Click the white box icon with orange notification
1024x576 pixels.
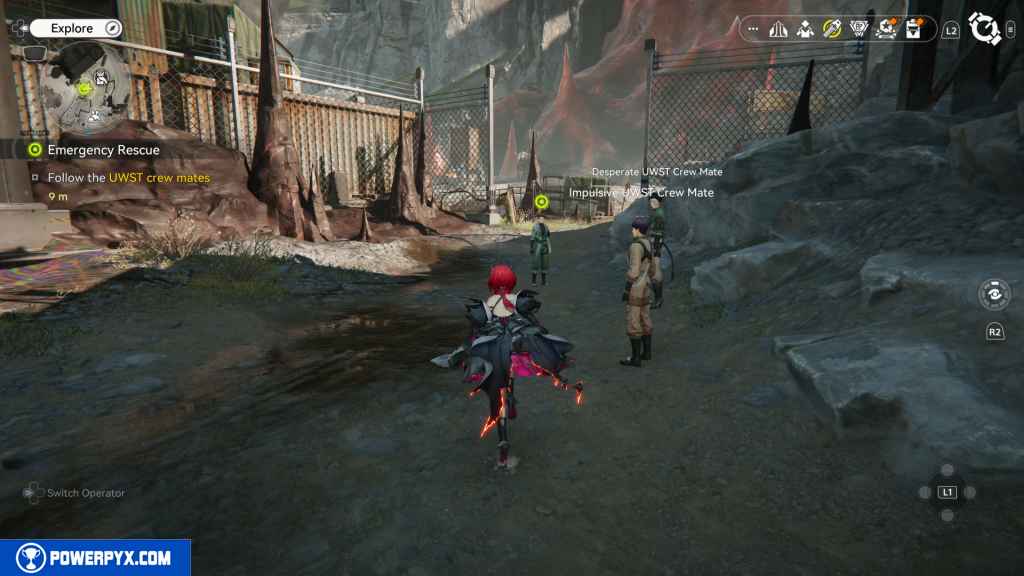[912, 29]
